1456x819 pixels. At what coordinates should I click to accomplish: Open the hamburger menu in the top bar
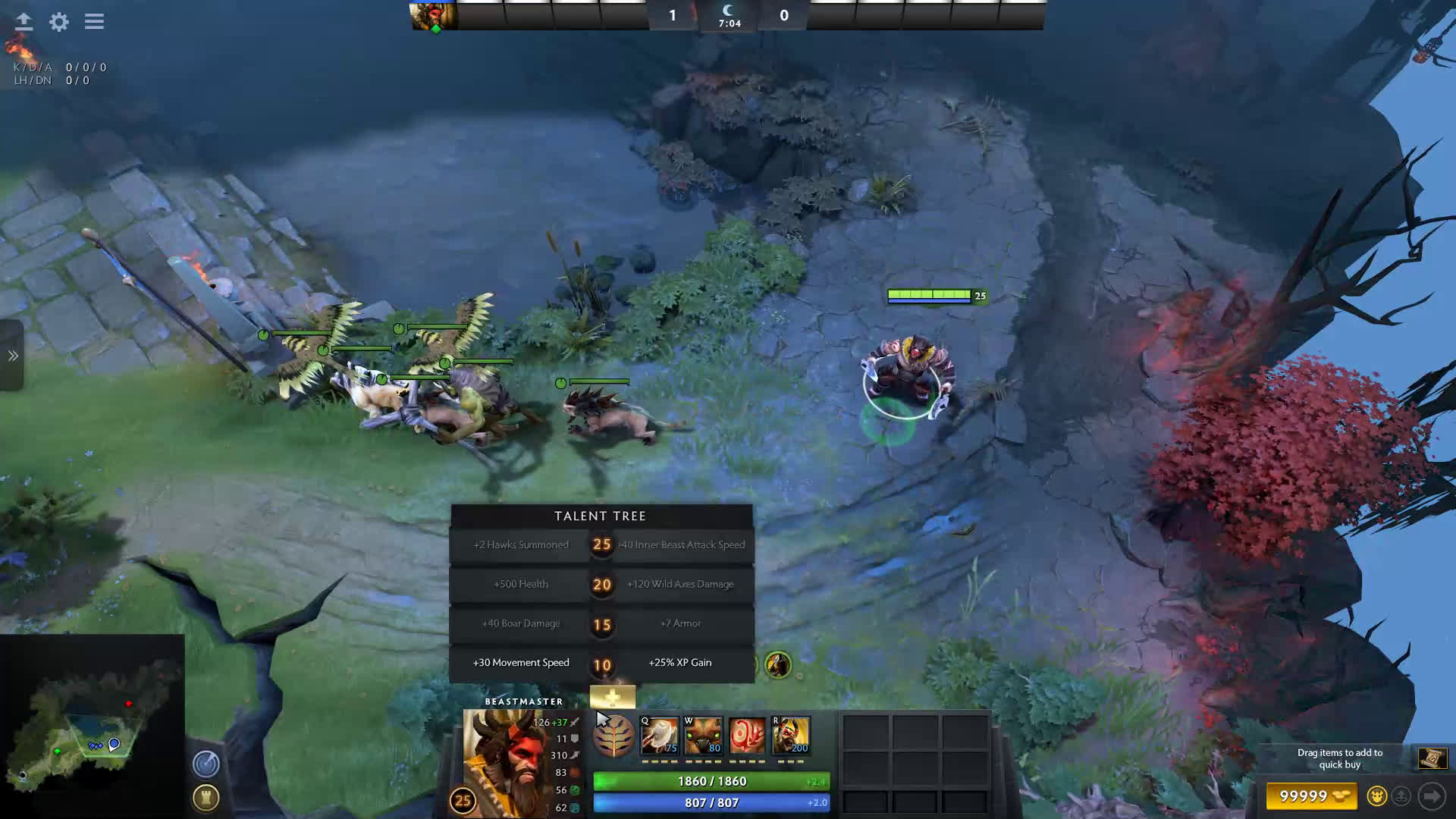[94, 22]
